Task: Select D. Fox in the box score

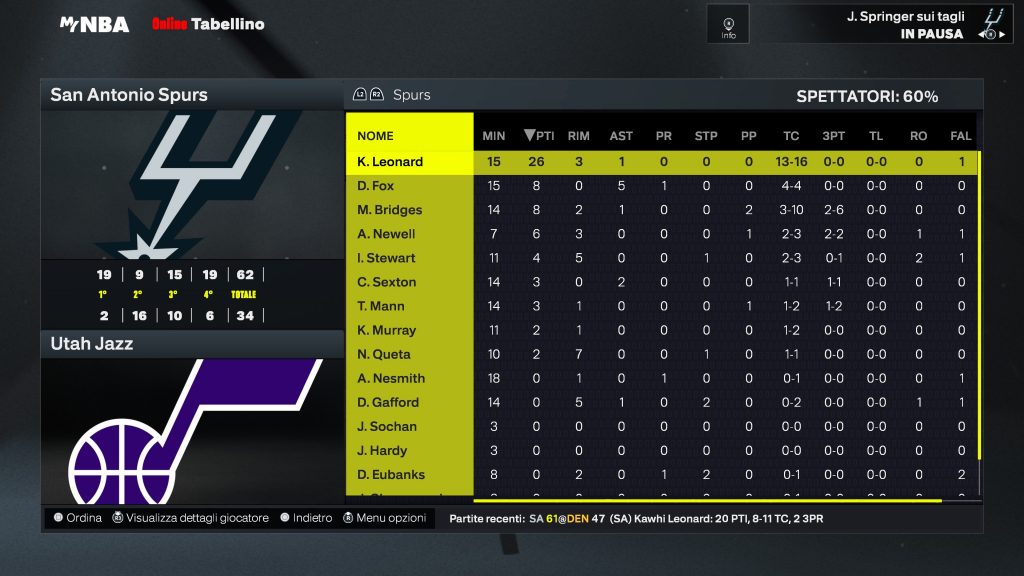Action: (376, 186)
